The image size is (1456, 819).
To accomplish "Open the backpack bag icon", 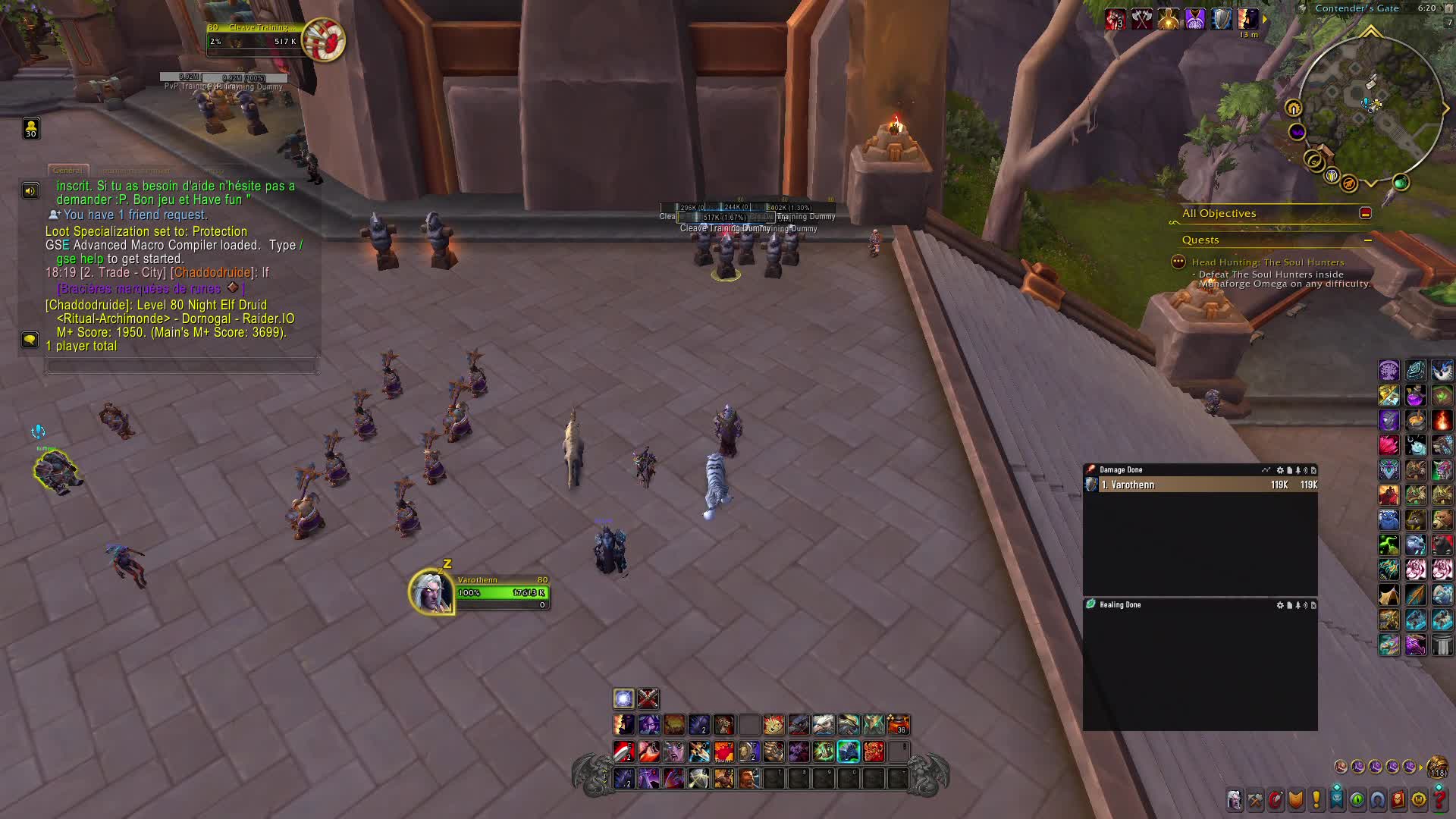I will click(1437, 767).
